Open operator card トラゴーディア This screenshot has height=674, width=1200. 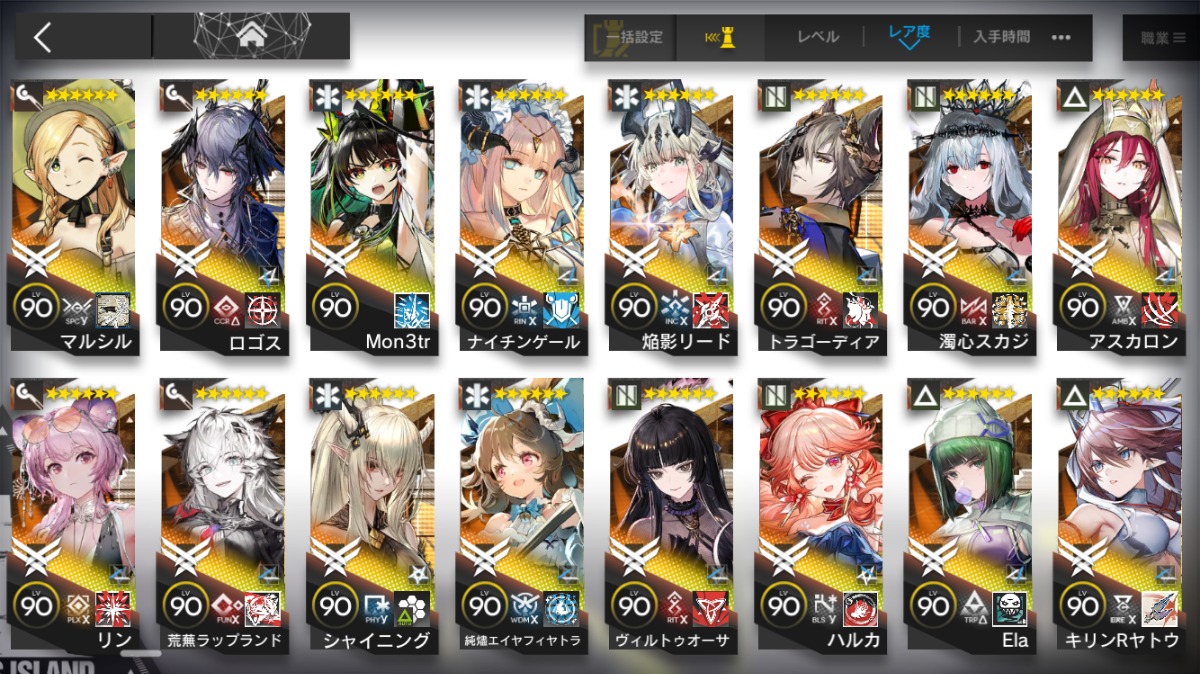(x=821, y=215)
